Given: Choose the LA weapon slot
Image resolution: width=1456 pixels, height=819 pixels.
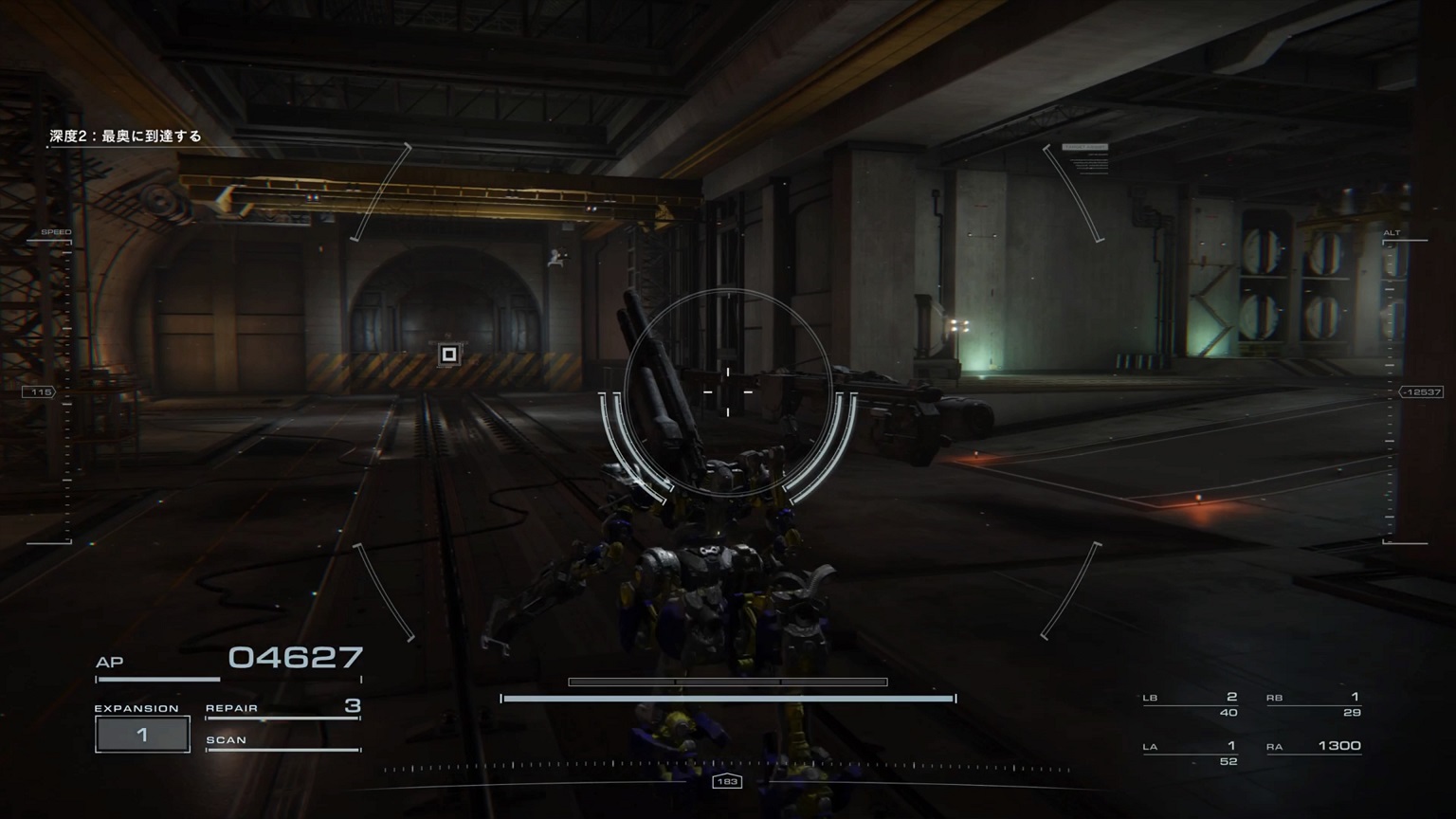Looking at the screenshot, I should coord(1191,752).
